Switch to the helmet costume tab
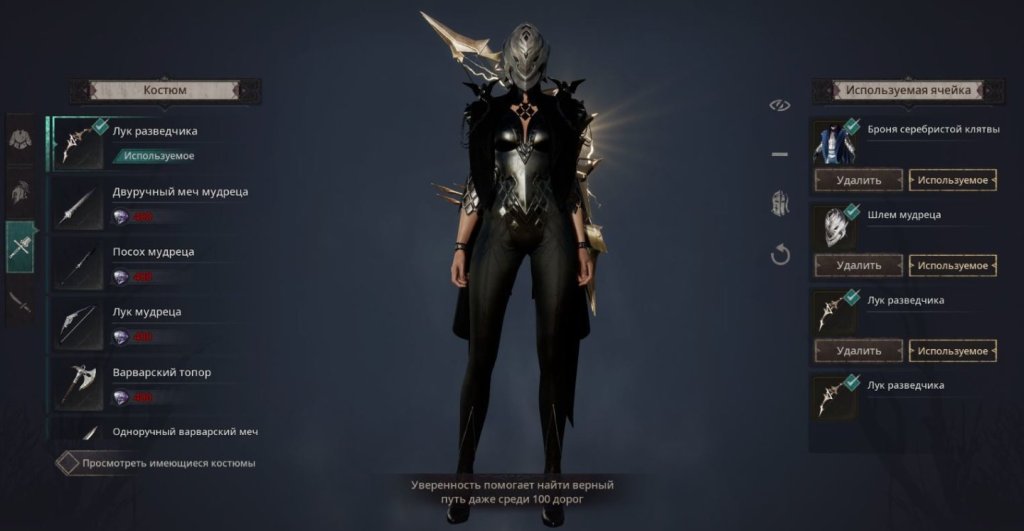The width and height of the screenshot is (1024, 531). click(x=20, y=192)
